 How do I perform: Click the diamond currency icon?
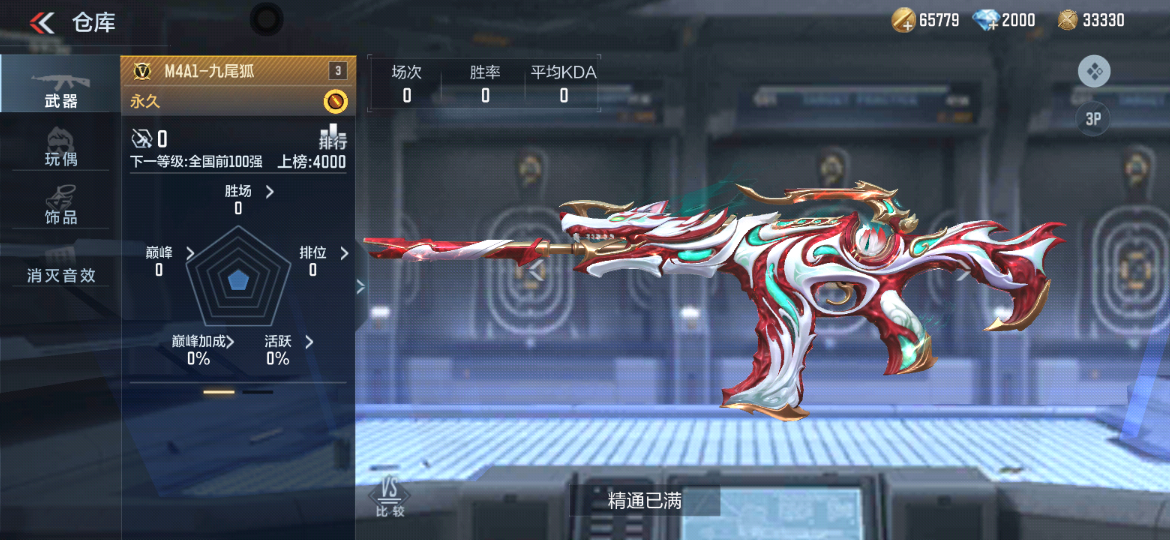(x=986, y=20)
